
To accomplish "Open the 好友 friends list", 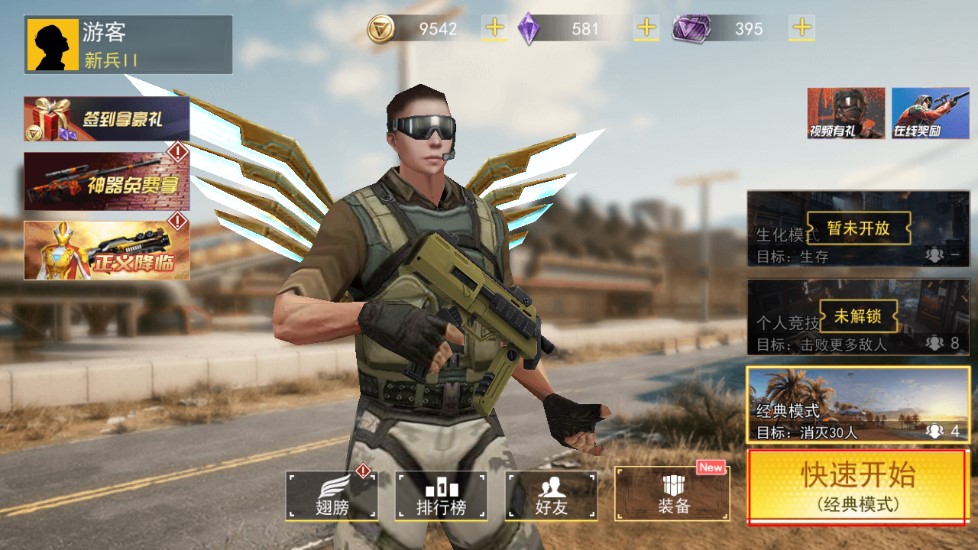I will [x=551, y=496].
